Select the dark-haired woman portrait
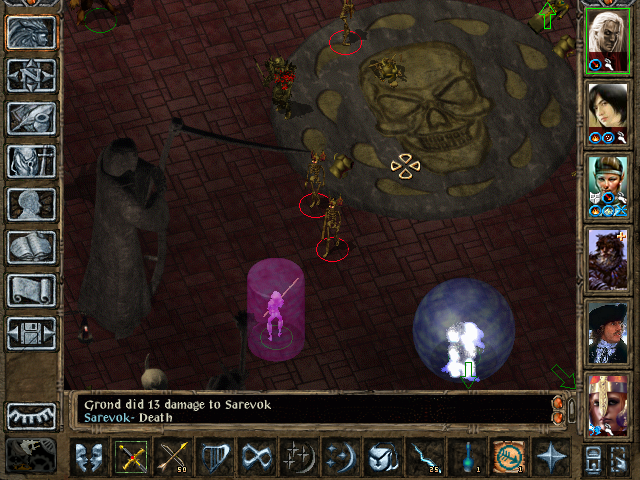Viewport: 640px width, 480px height. click(x=608, y=112)
